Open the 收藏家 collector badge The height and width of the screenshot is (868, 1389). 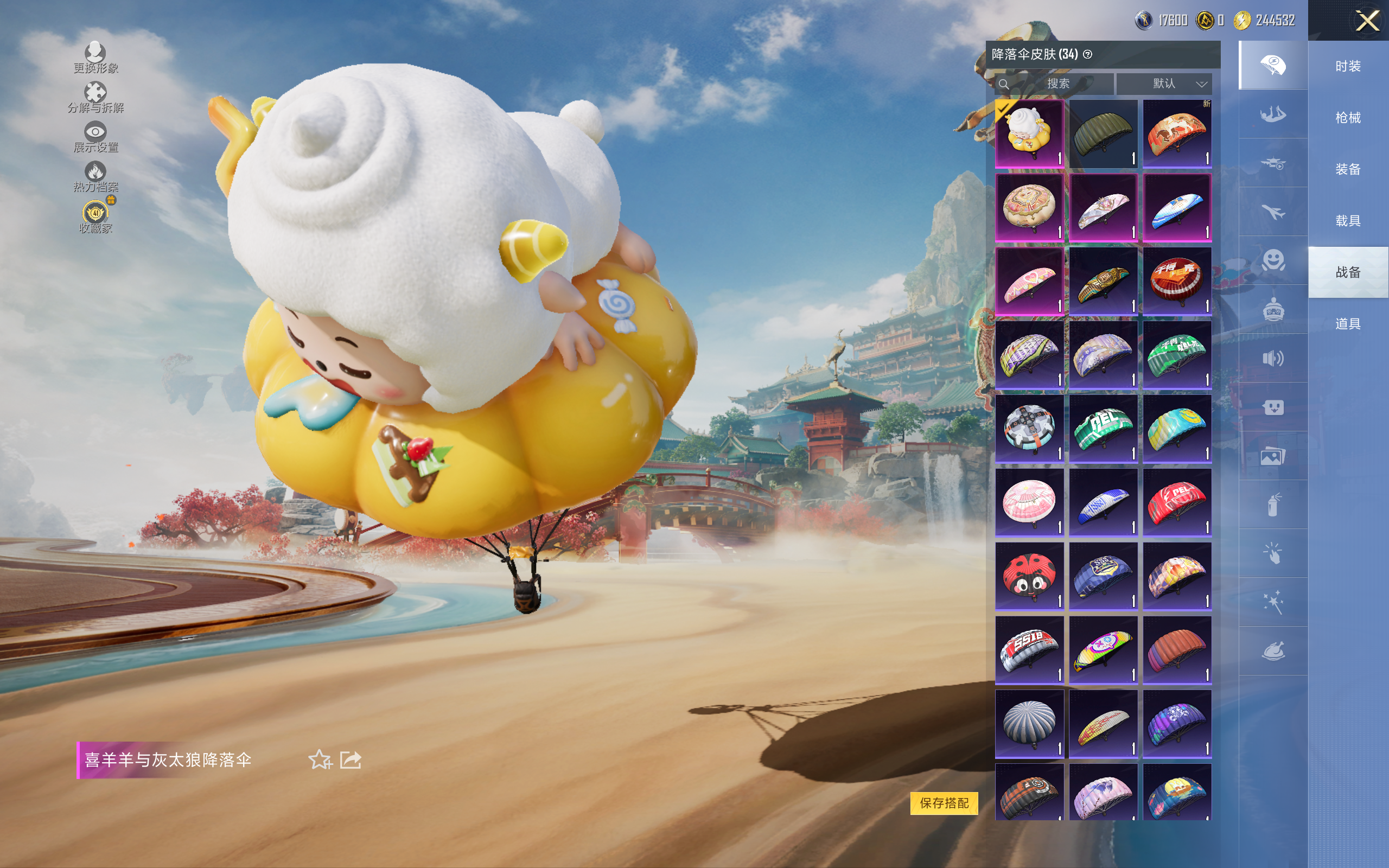[95, 216]
